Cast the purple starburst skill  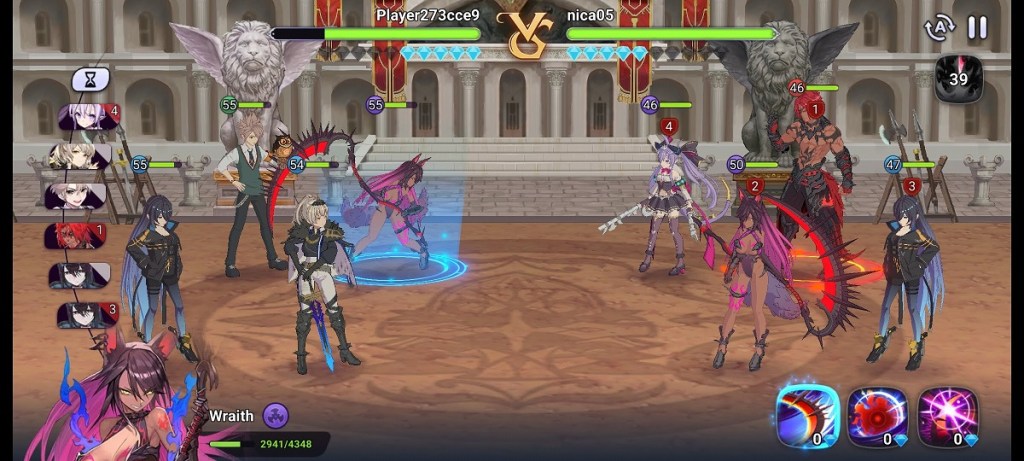point(947,416)
